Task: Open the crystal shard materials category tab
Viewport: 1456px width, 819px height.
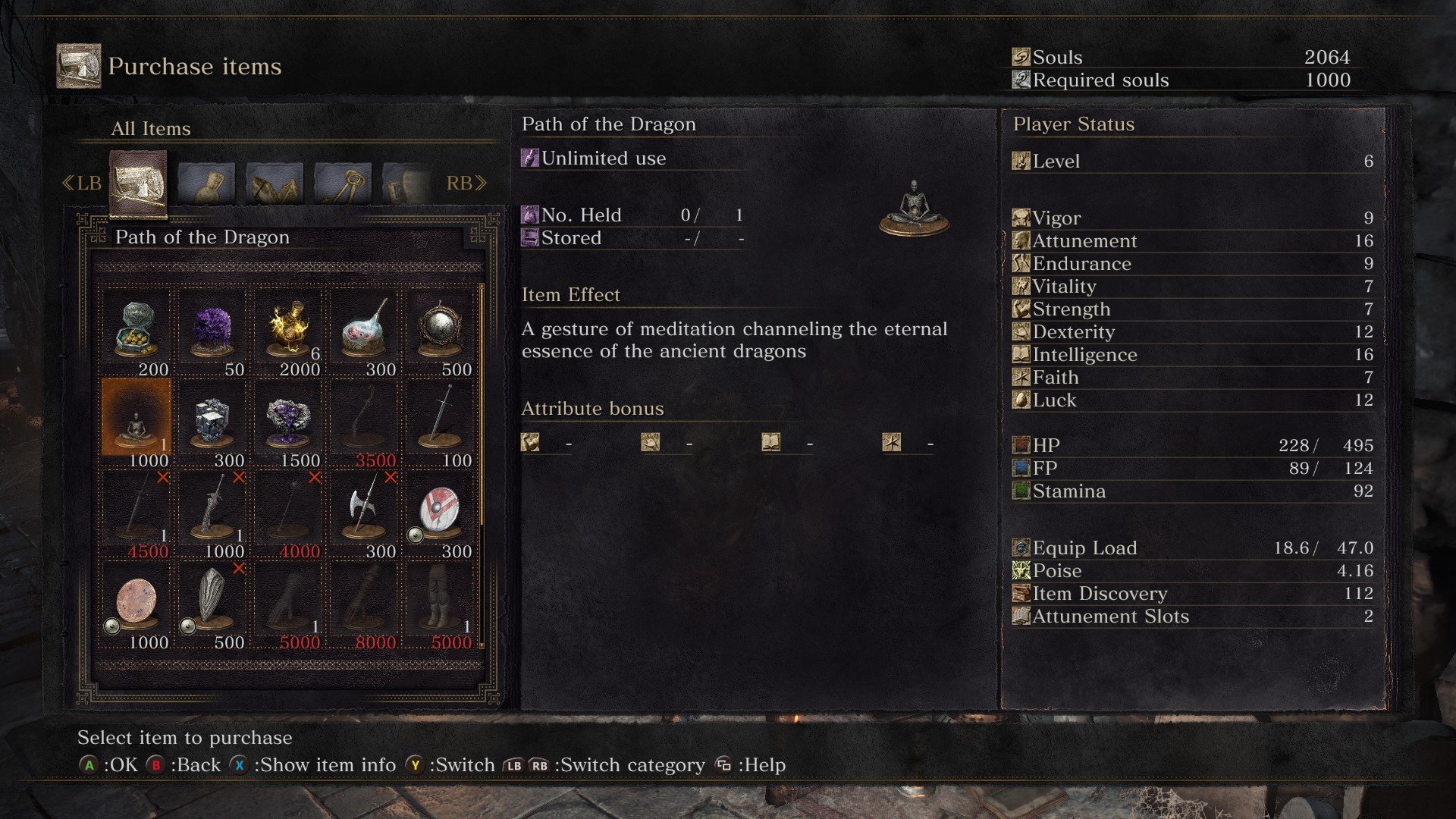Action: coord(275,184)
